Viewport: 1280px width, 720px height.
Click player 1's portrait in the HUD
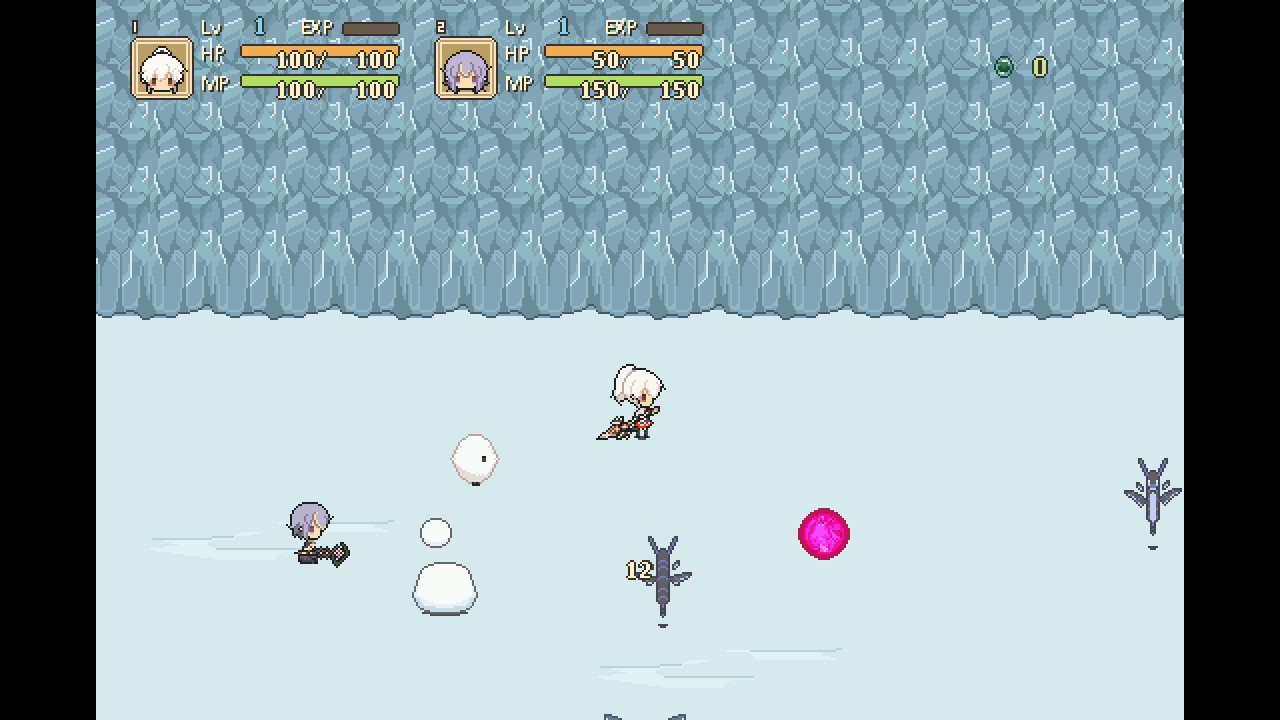click(x=162, y=68)
